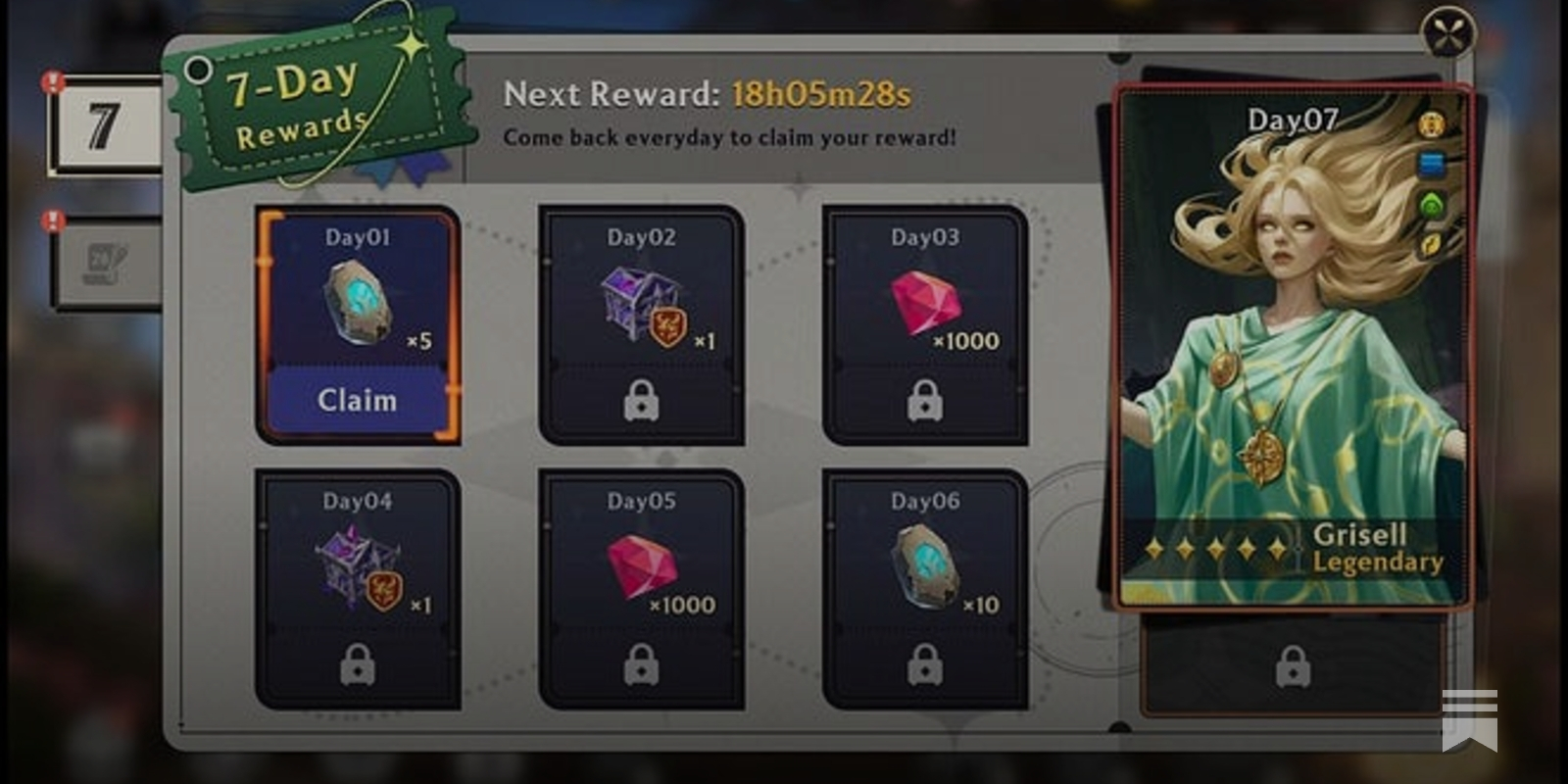This screenshot has width=1568, height=784.
Task: Select the Day04 chest icon with guild emblem
Action: (x=358, y=563)
